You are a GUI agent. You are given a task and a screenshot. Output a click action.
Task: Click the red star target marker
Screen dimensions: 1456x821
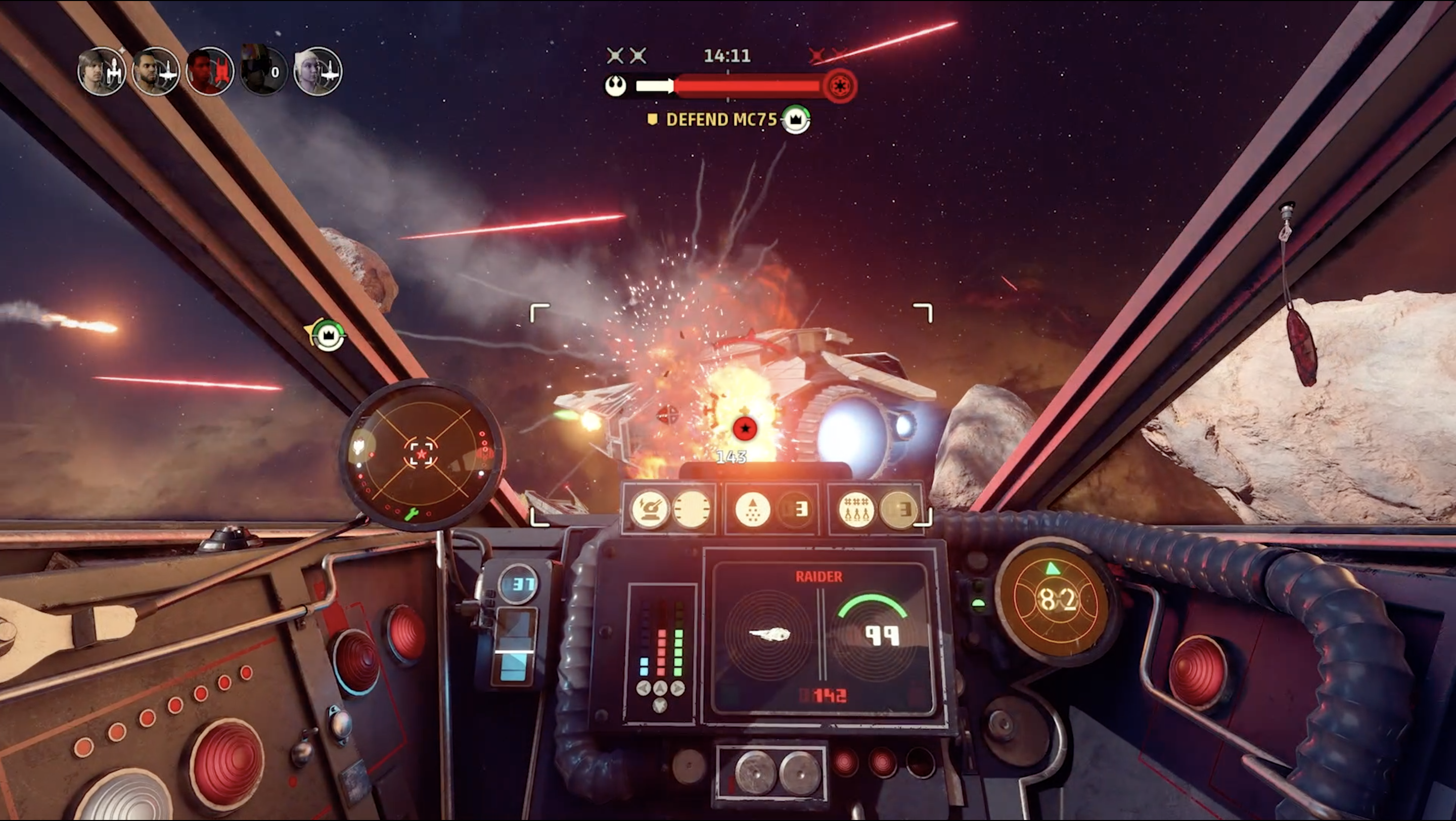(x=745, y=428)
